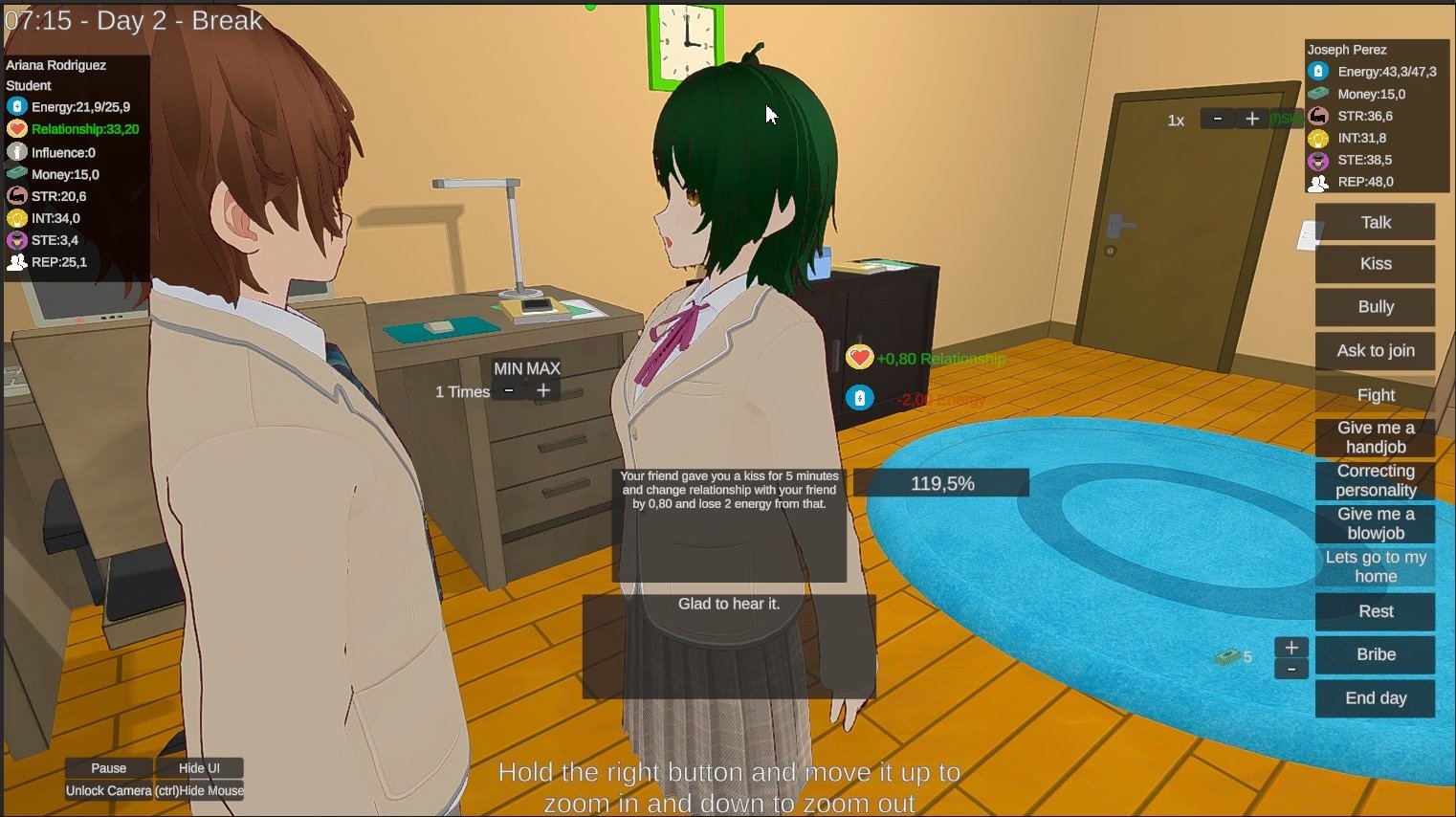Start a Fight with the student
Viewport: 1456px width, 817px height.
pos(1375,394)
